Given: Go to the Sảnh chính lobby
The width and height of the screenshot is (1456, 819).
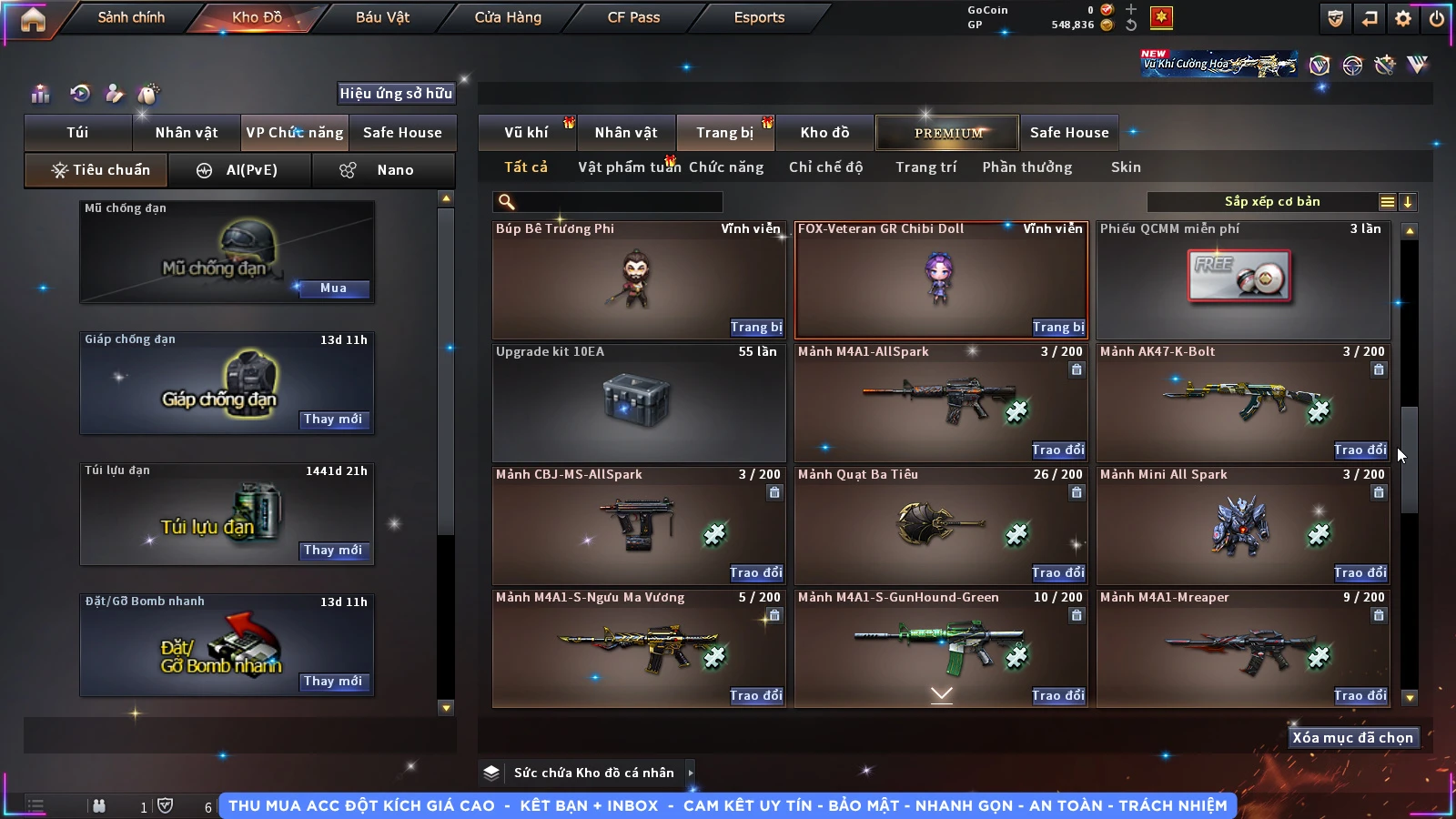Looking at the screenshot, I should [131, 17].
